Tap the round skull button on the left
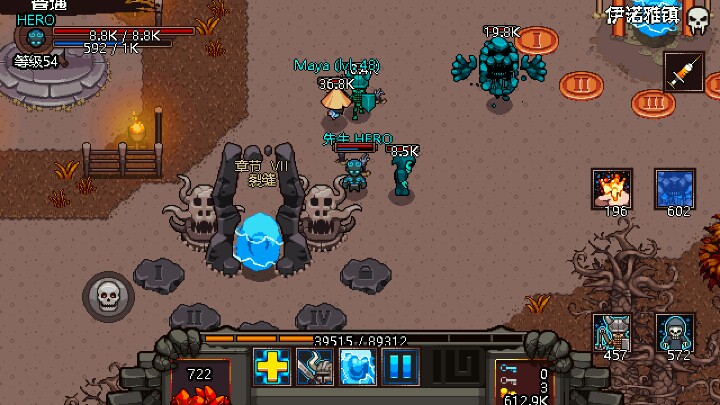Screen dimensions: 720x405 pos(107,294)
